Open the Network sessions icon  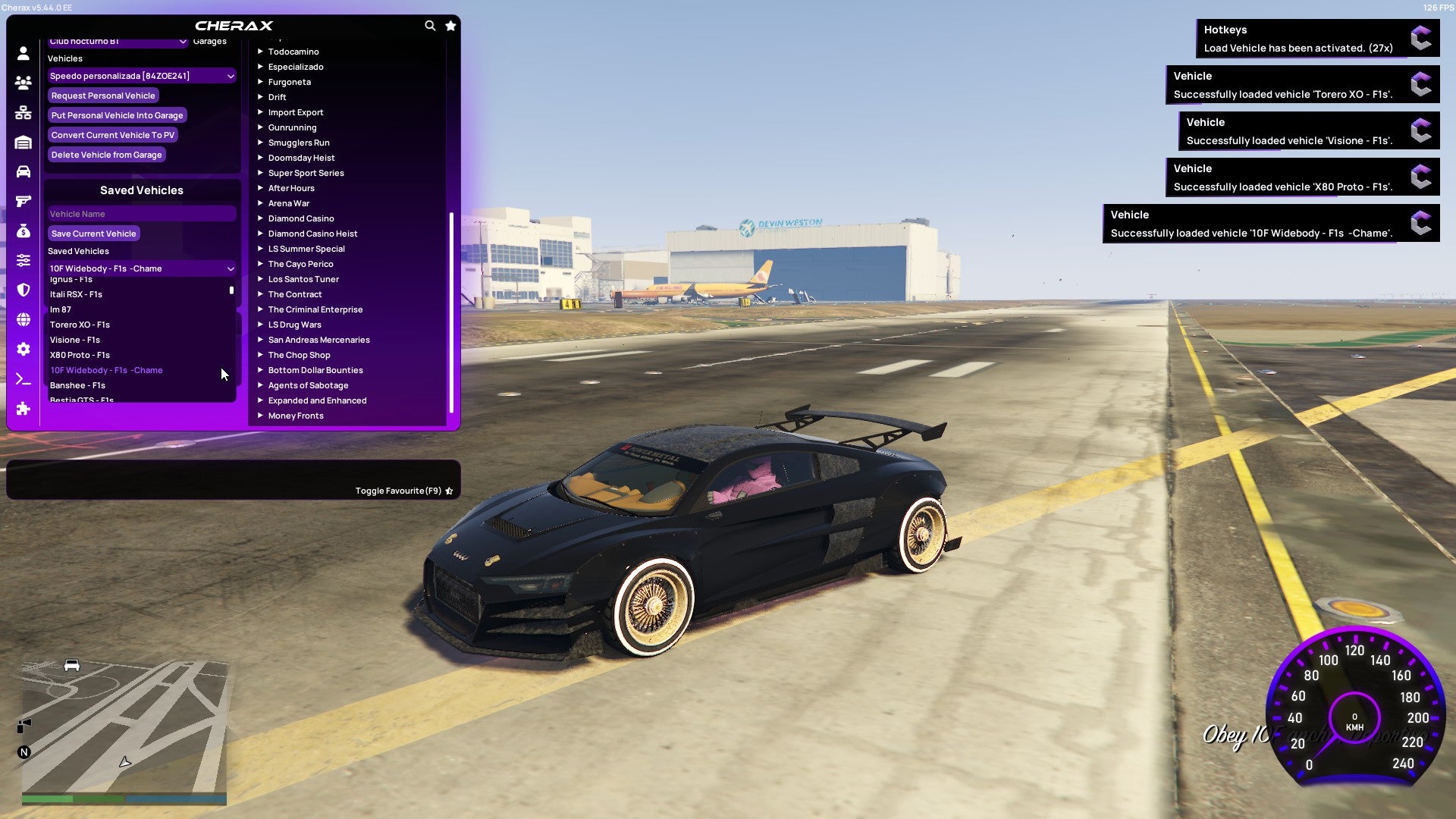tap(23, 112)
